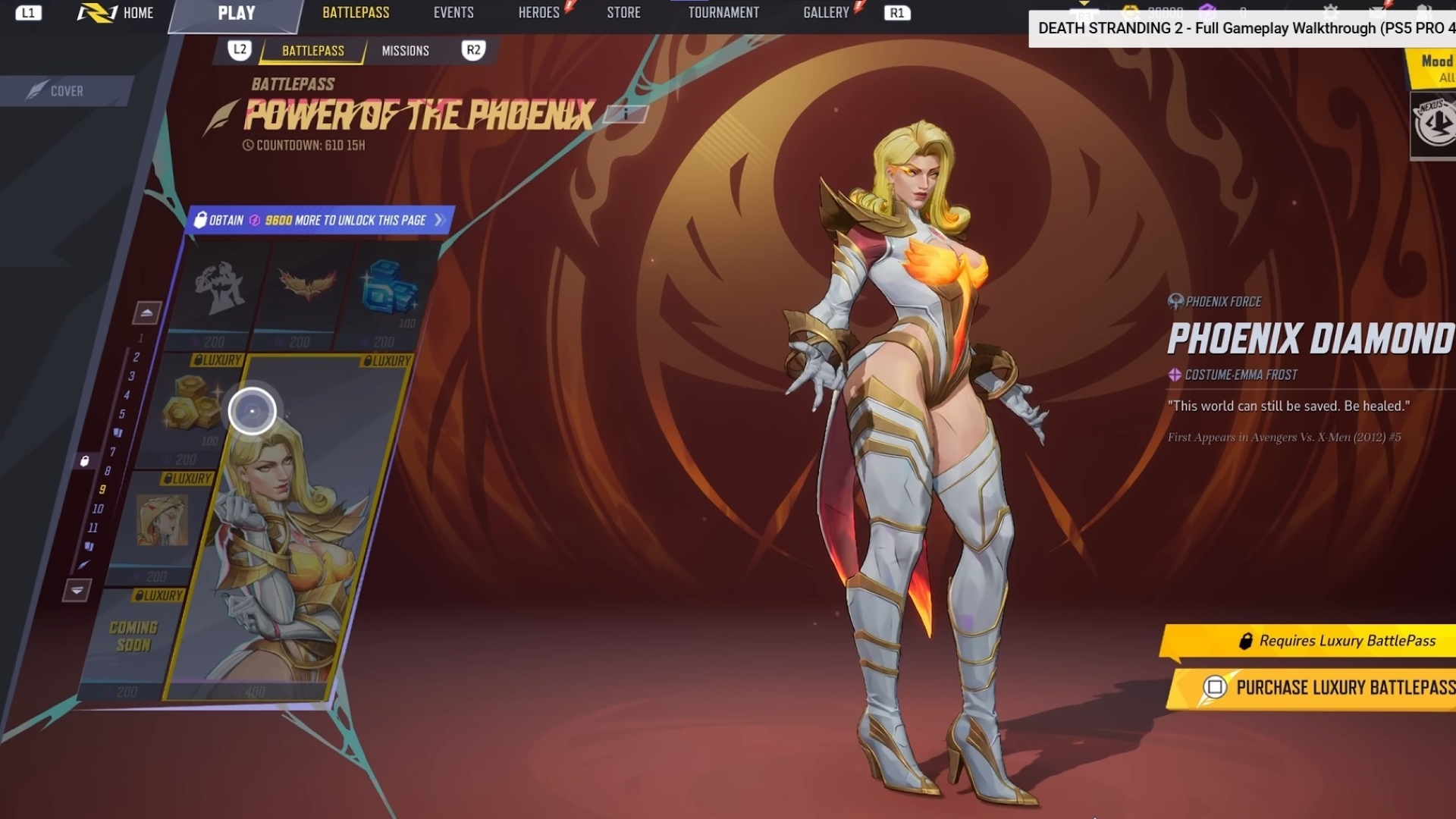Switch to the Heroes tab

click(538, 13)
